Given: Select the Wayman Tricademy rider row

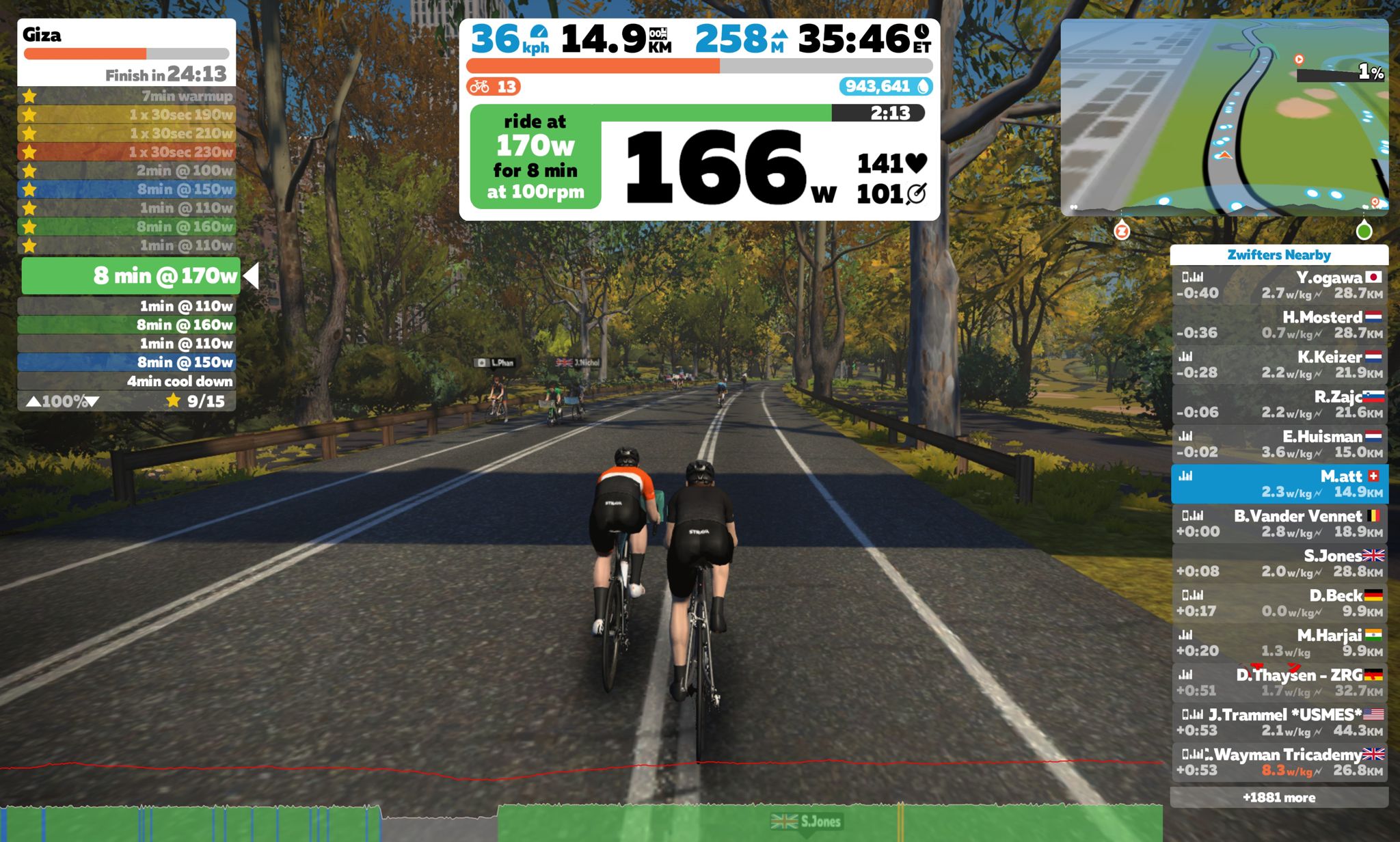Looking at the screenshot, I should pyautogui.click(x=1279, y=761).
